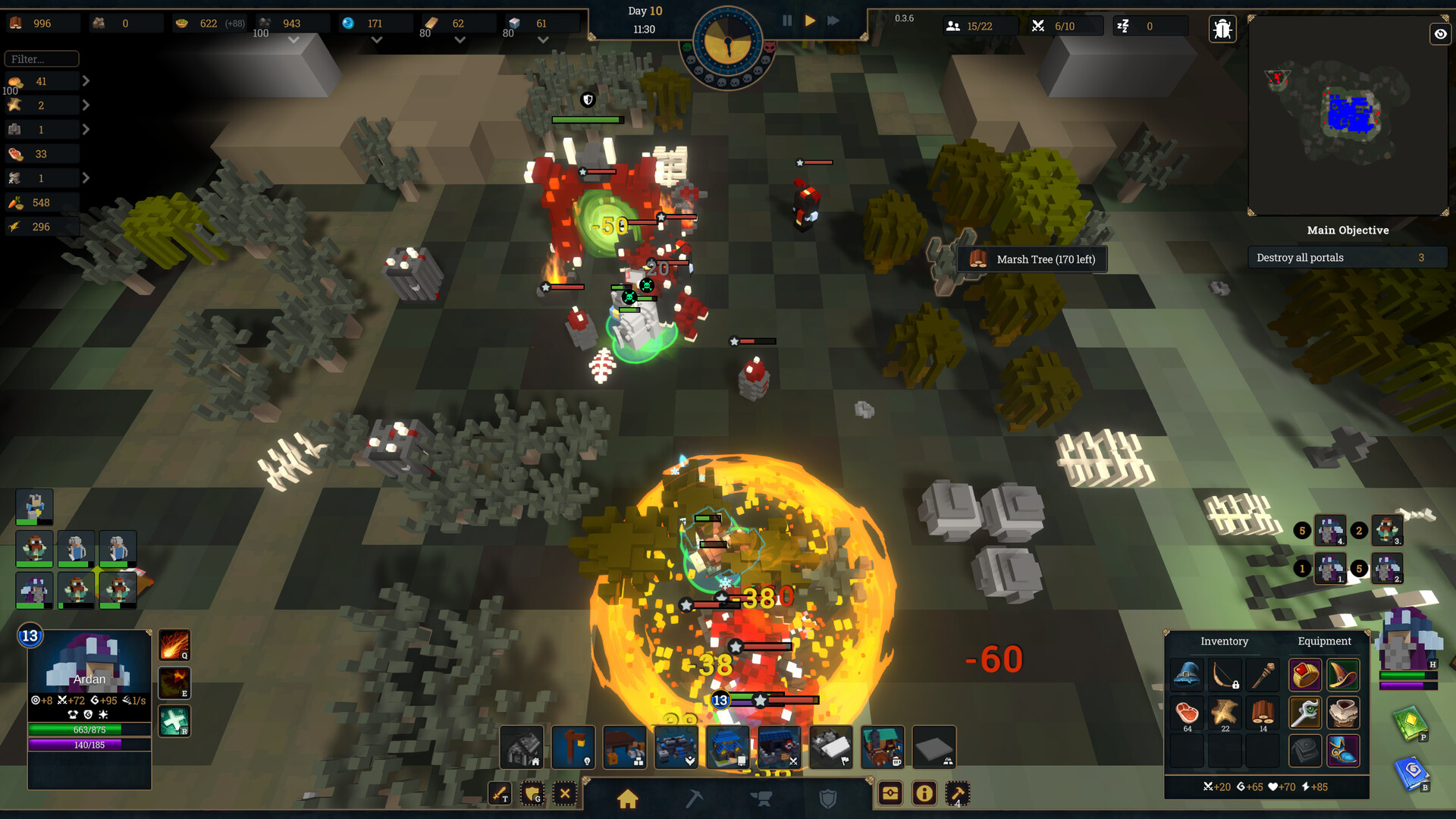This screenshot has width=1456, height=819.
Task: Select the pickaxe tab in the build menu
Action: click(x=696, y=797)
